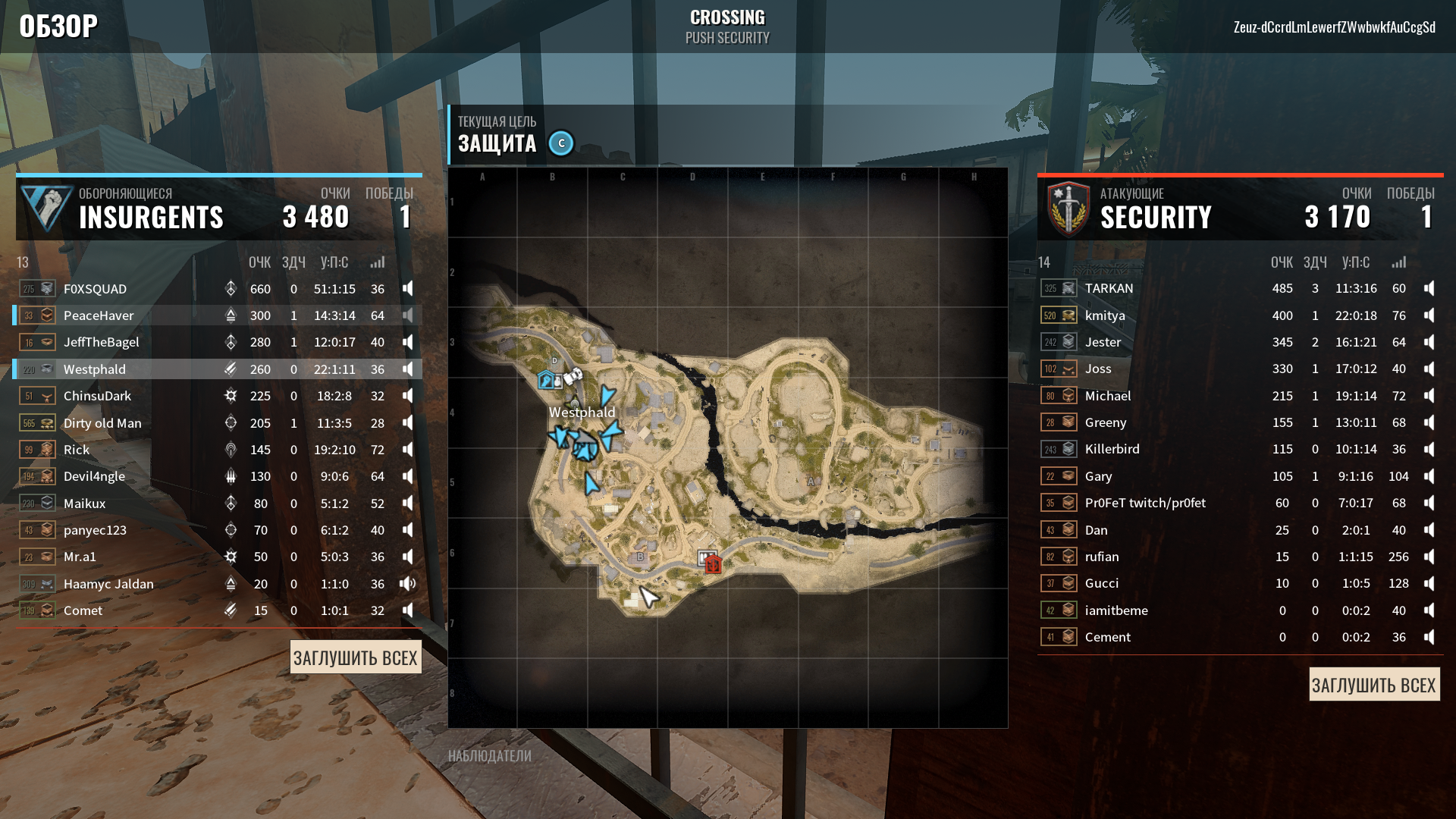
Task: Click the ping bars icon above the Insurgents scoreboard
Action: click(377, 262)
